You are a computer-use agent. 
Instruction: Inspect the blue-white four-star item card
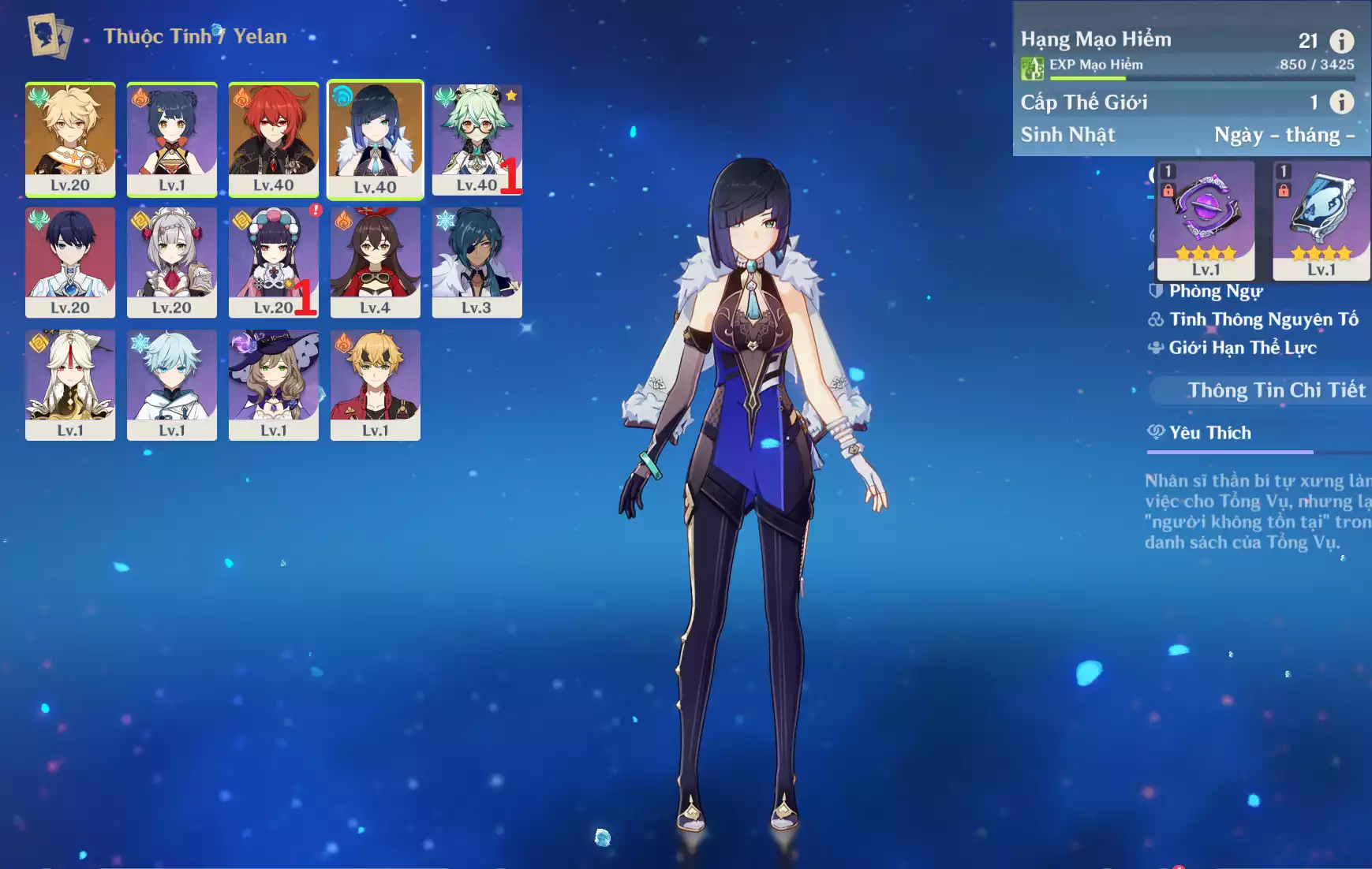click(1321, 220)
